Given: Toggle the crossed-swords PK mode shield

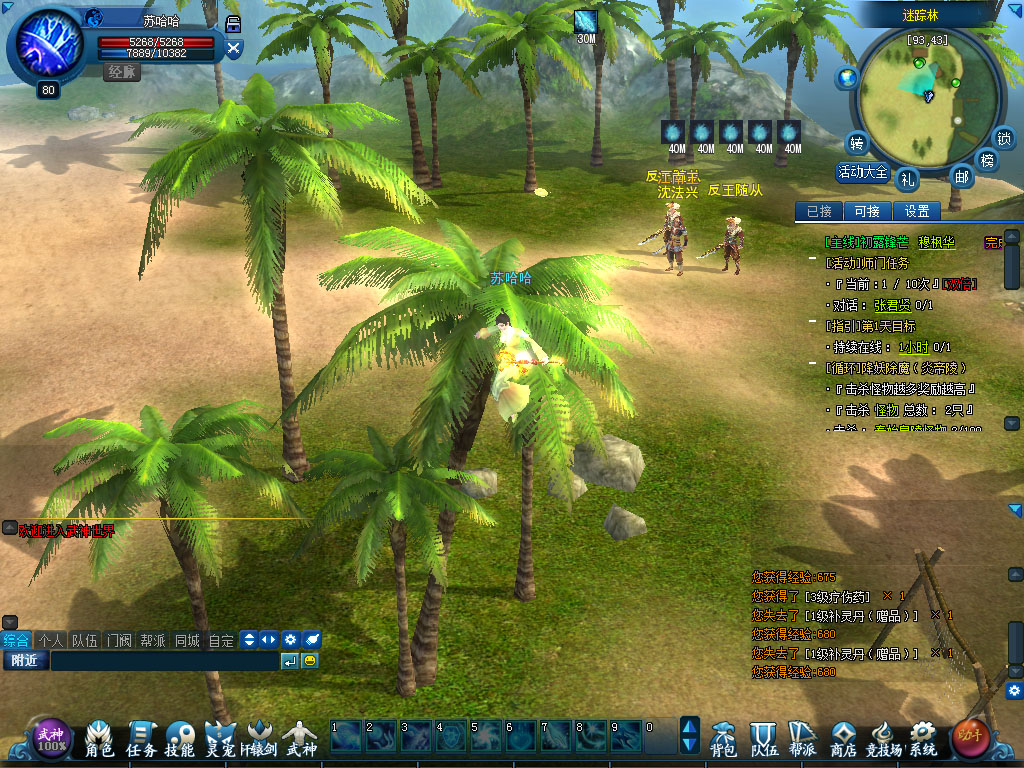Looking at the screenshot, I should click(234, 47).
